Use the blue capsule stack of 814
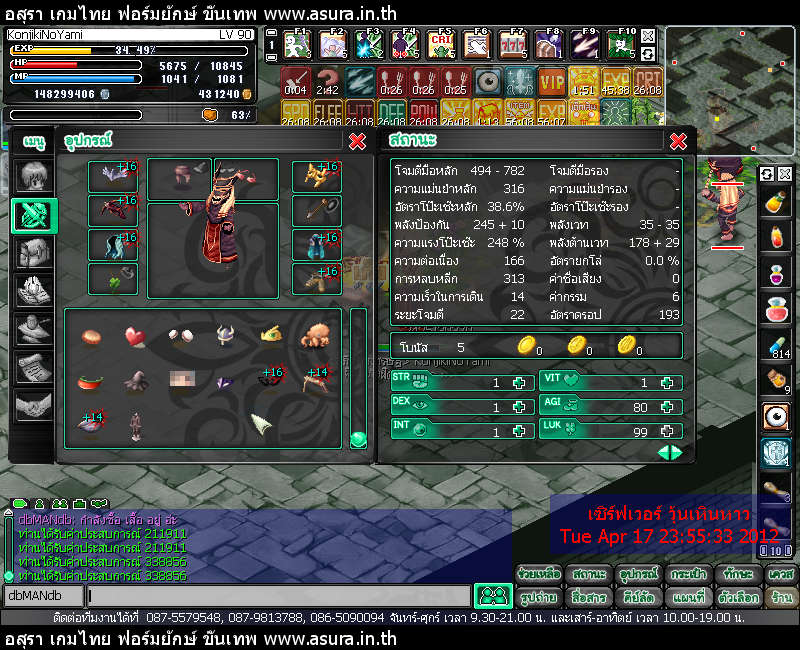The image size is (800, 650). [x=774, y=345]
